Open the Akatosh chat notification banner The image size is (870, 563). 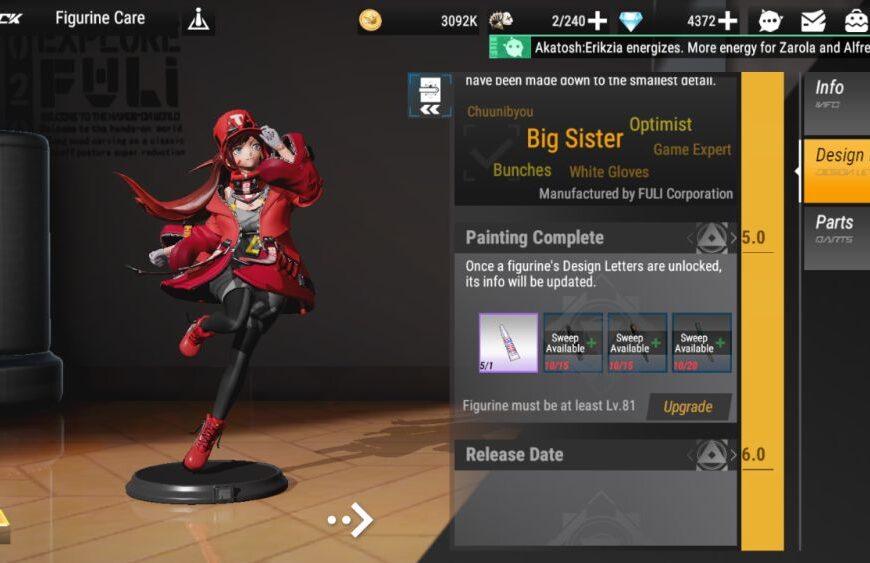[680, 47]
